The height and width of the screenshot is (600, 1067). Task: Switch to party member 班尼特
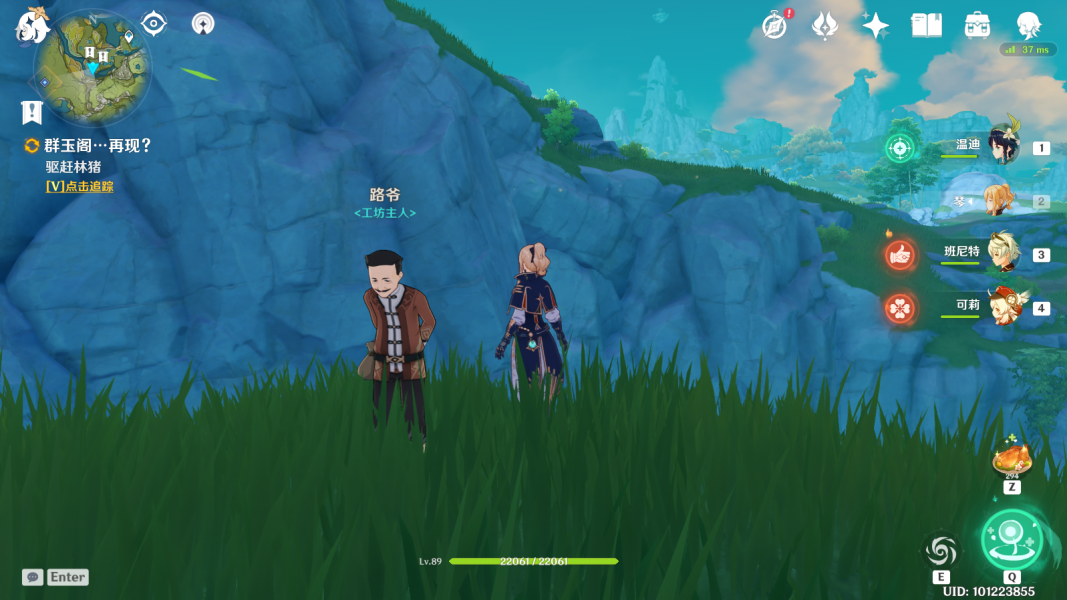1002,253
